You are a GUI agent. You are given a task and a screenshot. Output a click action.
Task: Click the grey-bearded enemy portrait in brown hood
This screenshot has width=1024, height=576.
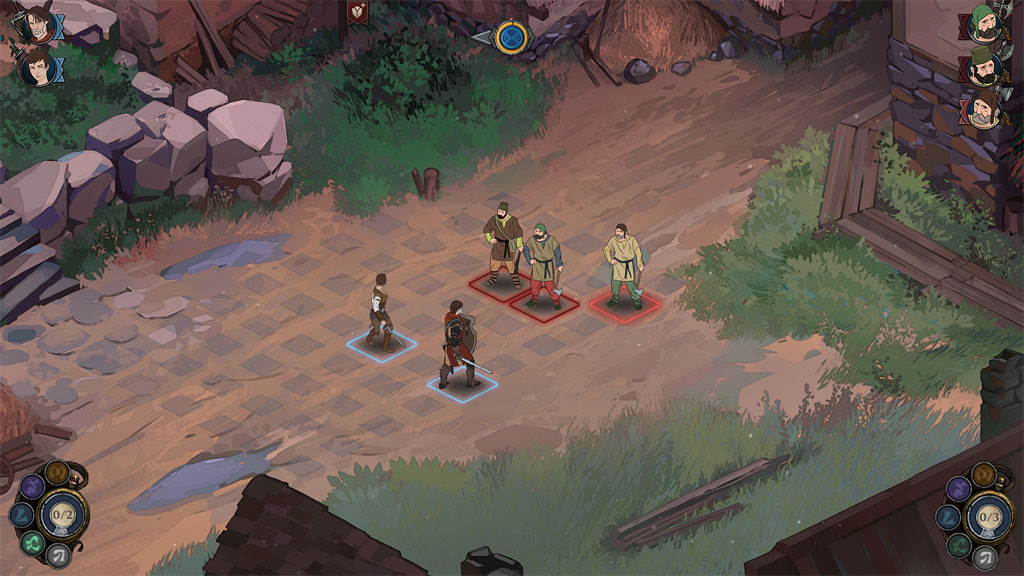(982, 110)
